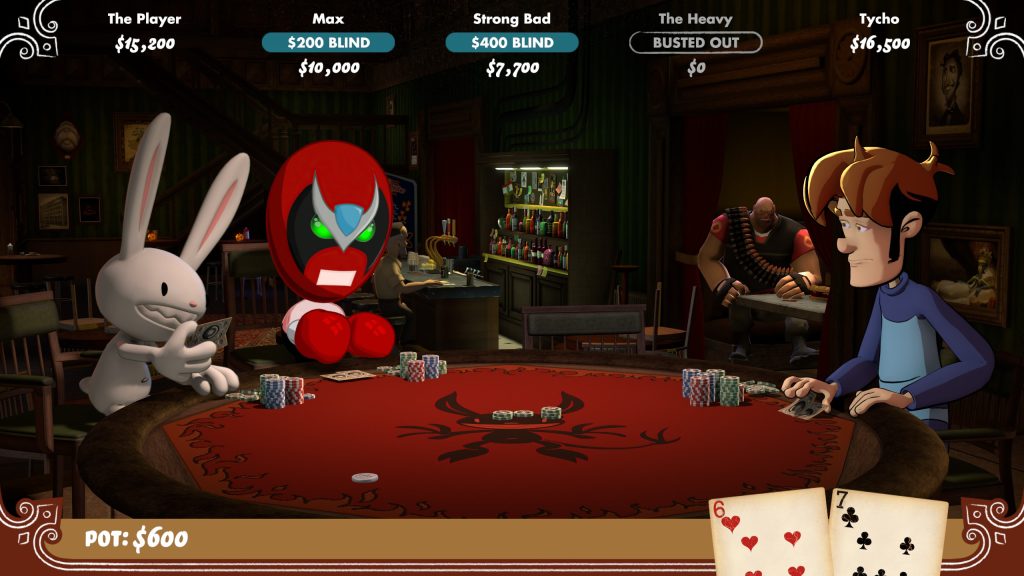The image size is (1024, 576).
Task: Click Max's name in the player list
Action: (x=328, y=19)
